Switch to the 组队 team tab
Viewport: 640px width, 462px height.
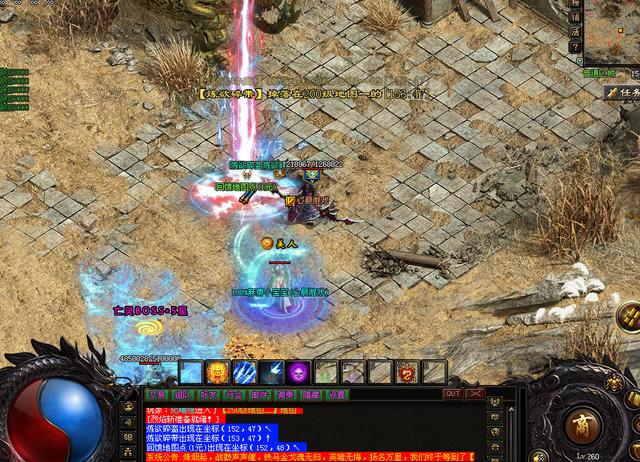click(181, 394)
